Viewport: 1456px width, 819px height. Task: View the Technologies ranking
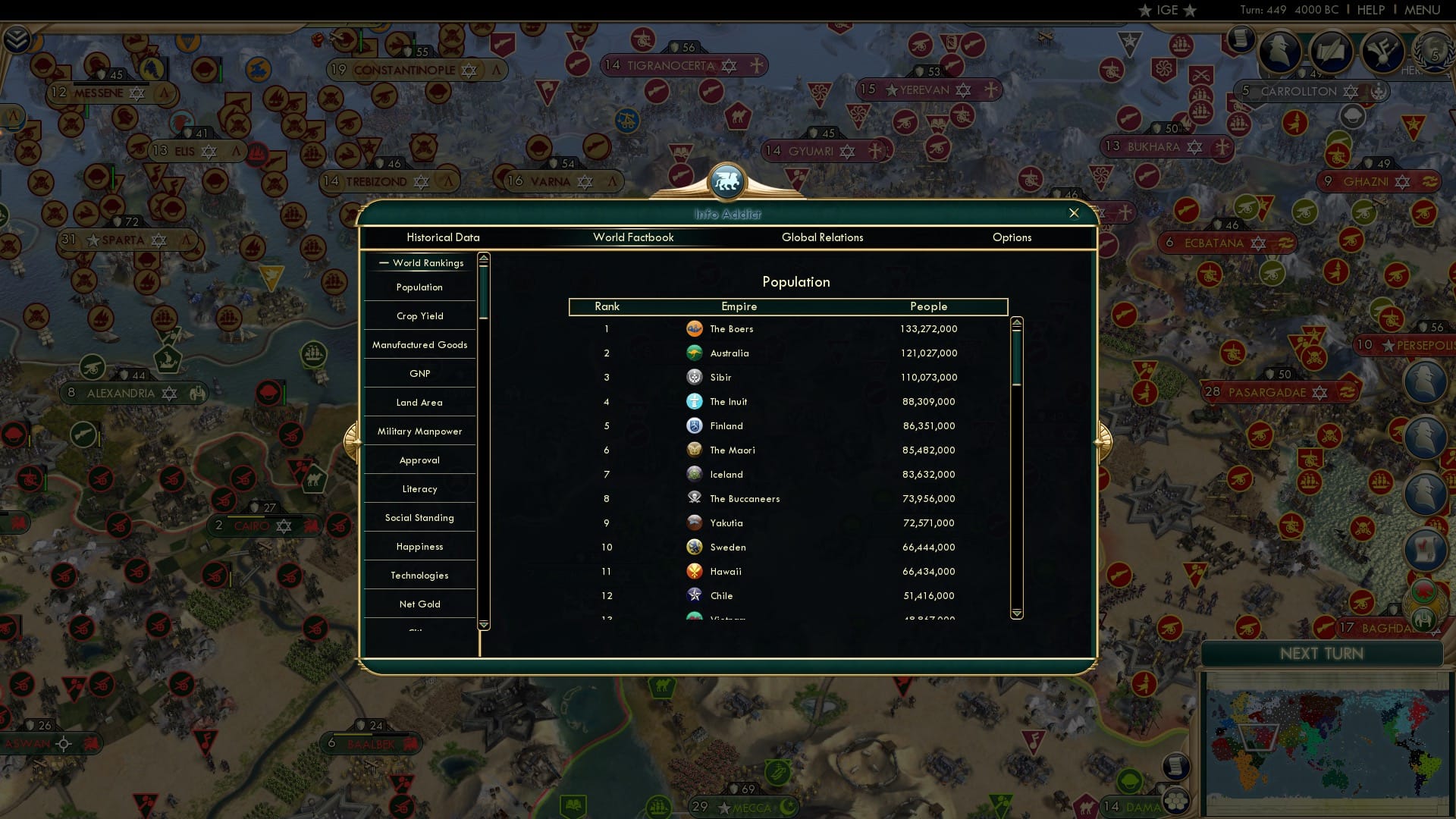pyautogui.click(x=419, y=575)
